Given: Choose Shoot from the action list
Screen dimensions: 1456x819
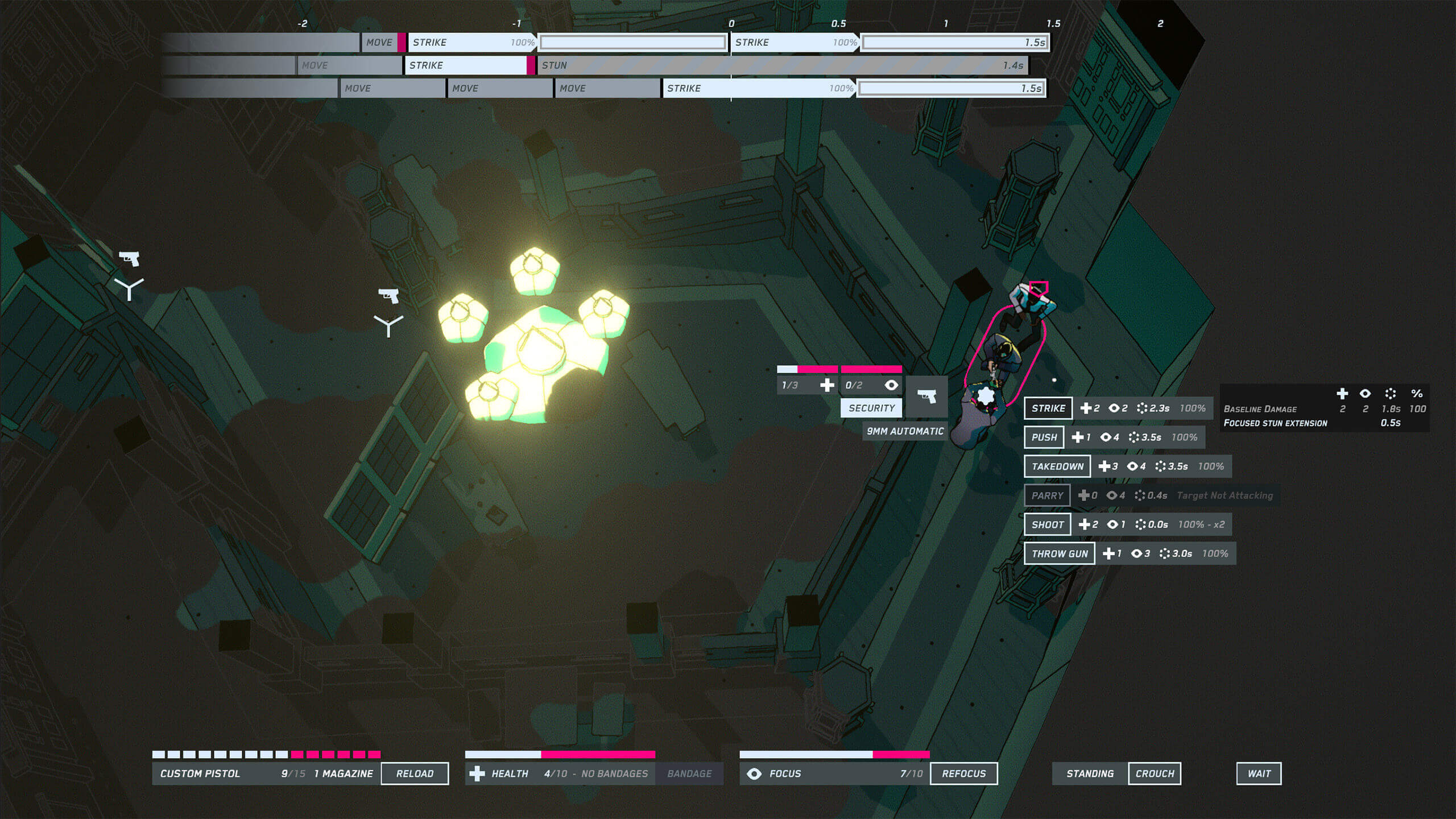Looking at the screenshot, I should point(1047,524).
